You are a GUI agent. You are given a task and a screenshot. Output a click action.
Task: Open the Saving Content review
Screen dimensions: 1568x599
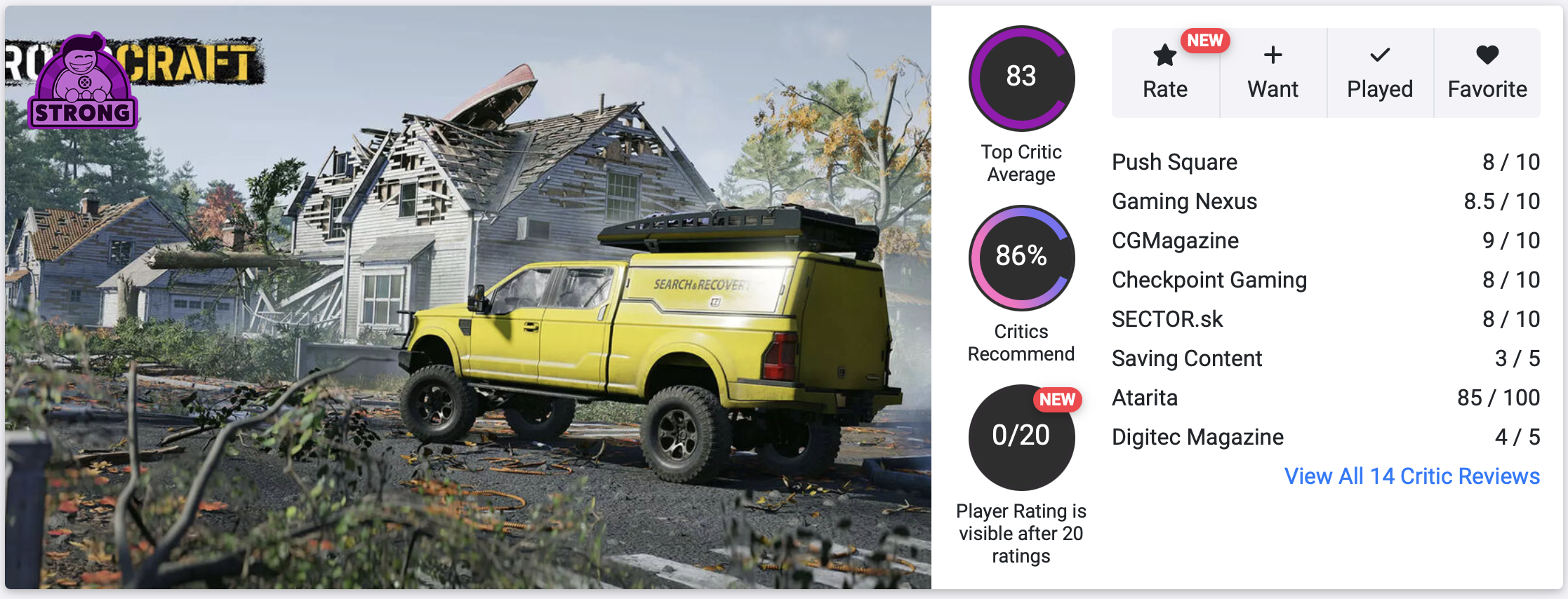pyautogui.click(x=1187, y=358)
